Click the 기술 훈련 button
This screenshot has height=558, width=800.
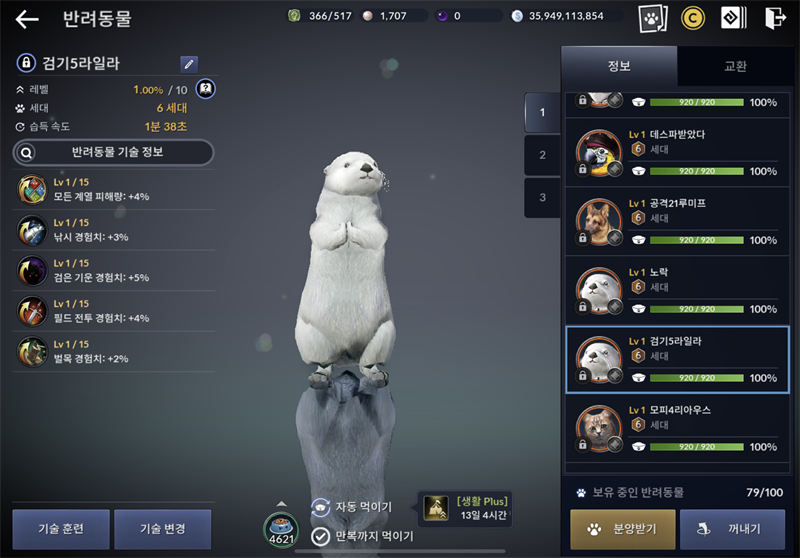(x=61, y=529)
